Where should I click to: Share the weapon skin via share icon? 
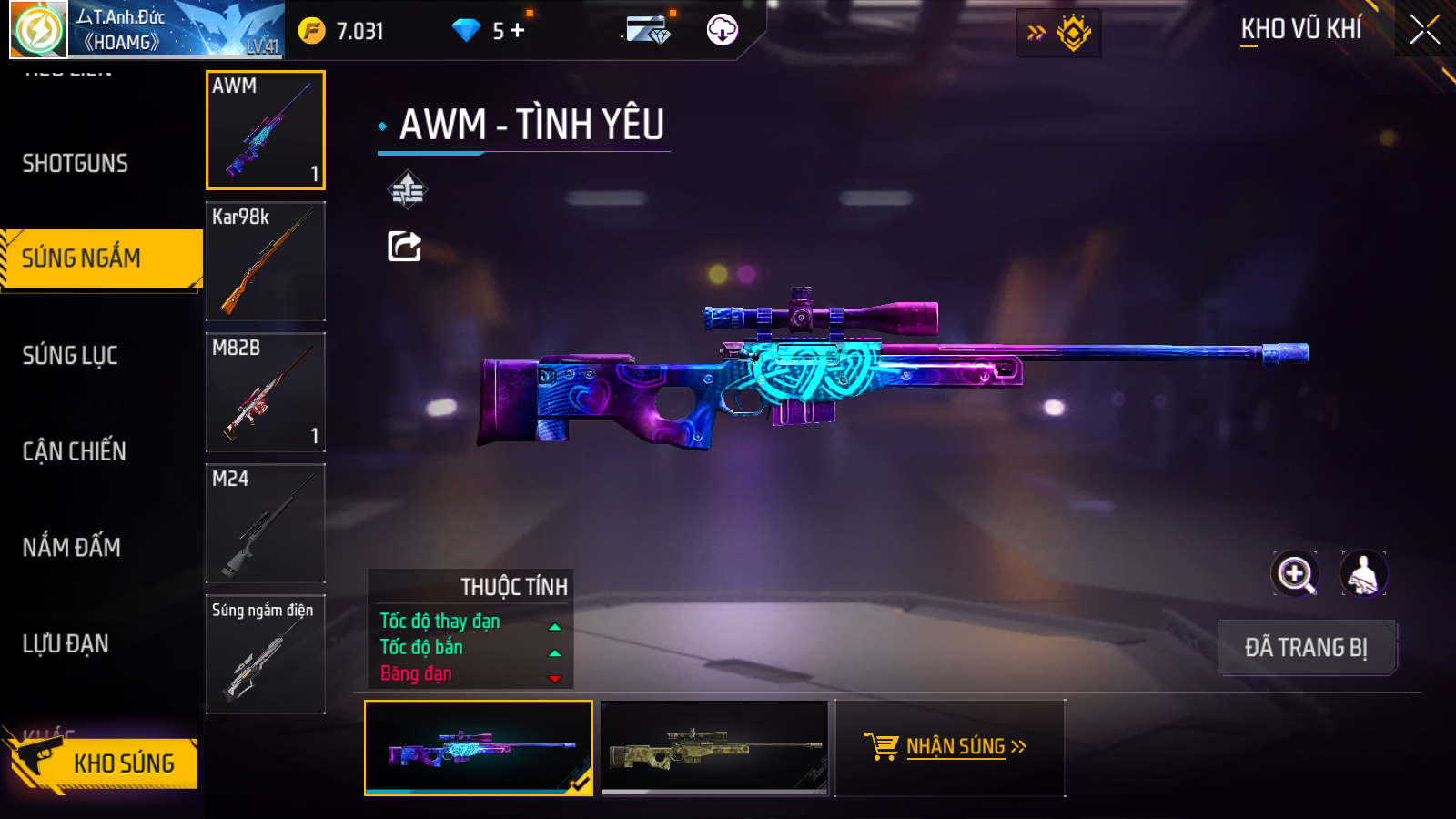(x=405, y=246)
